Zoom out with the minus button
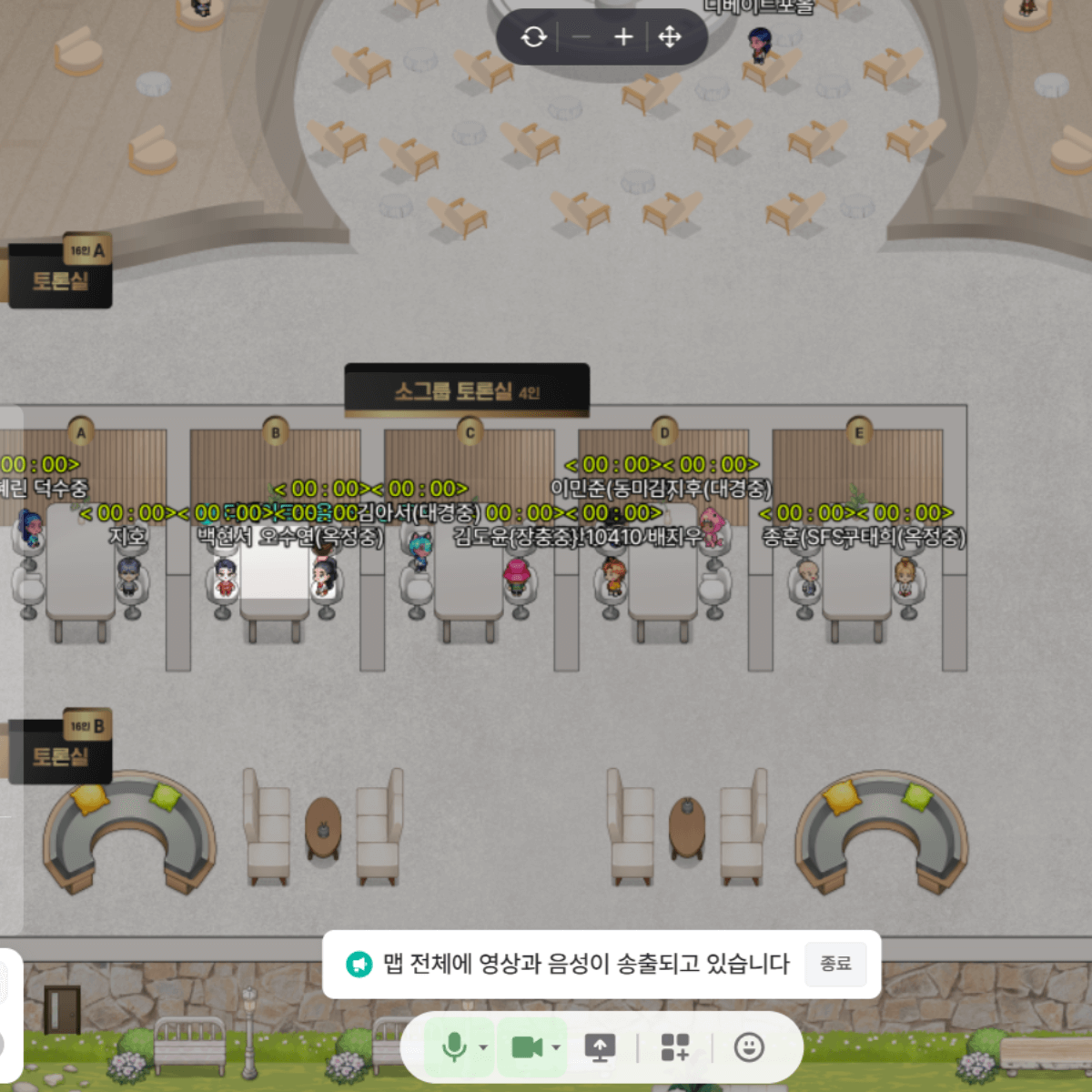Screen dimensions: 1092x1092 [581, 37]
